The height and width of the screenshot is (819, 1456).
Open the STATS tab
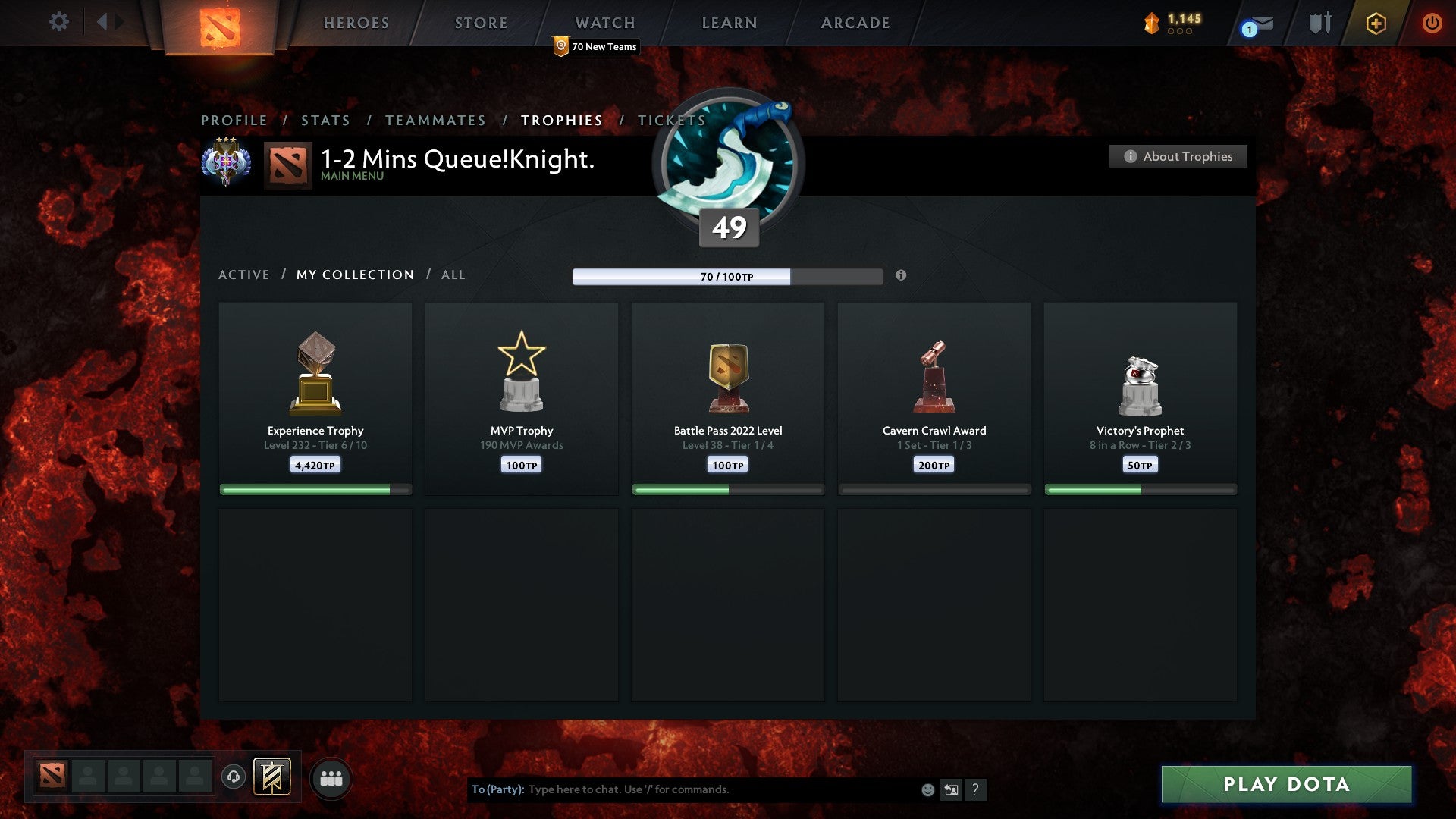click(325, 120)
